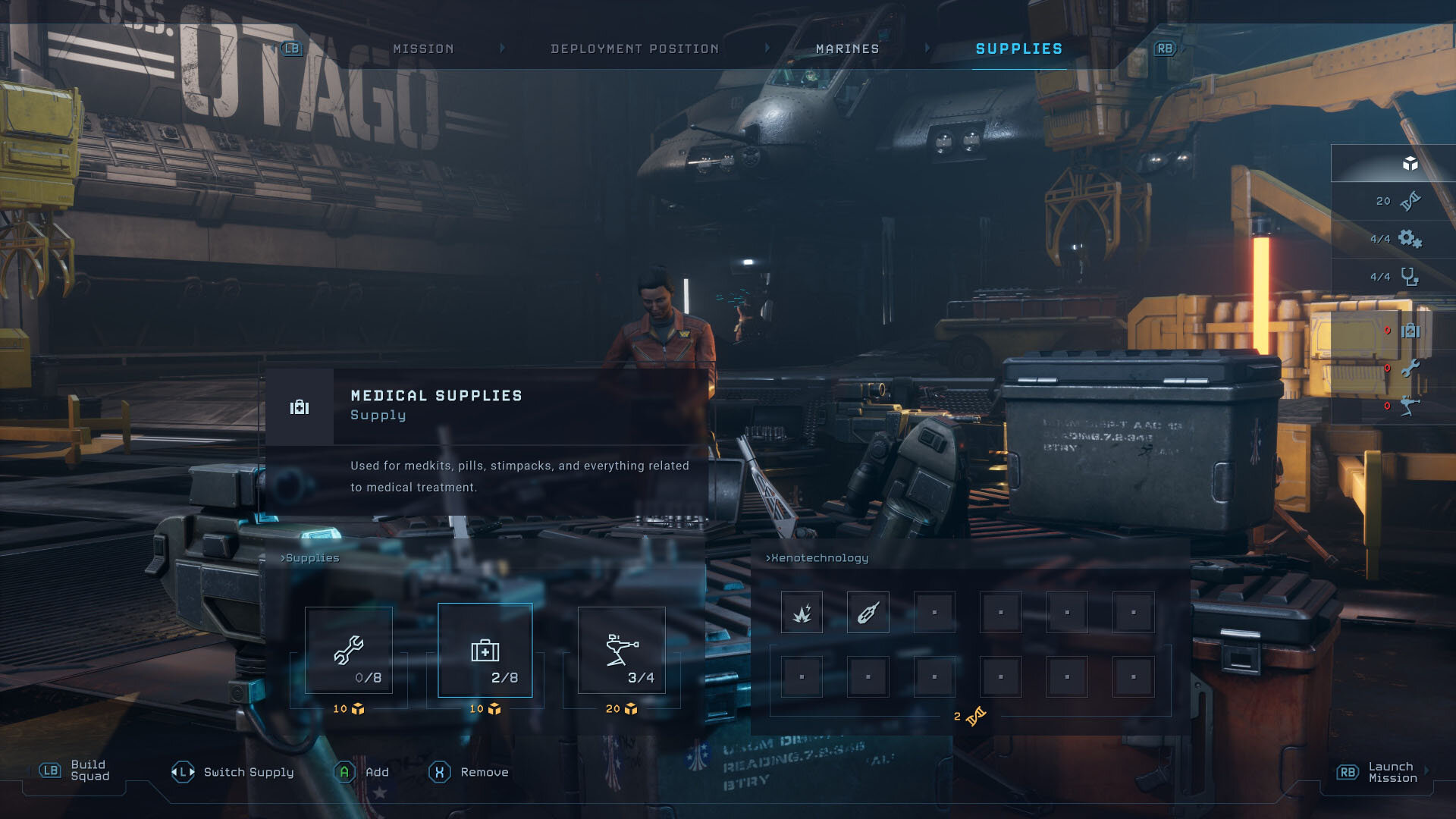Open the Deployment Position tab
This screenshot has height=819, width=1456.
pyautogui.click(x=634, y=49)
